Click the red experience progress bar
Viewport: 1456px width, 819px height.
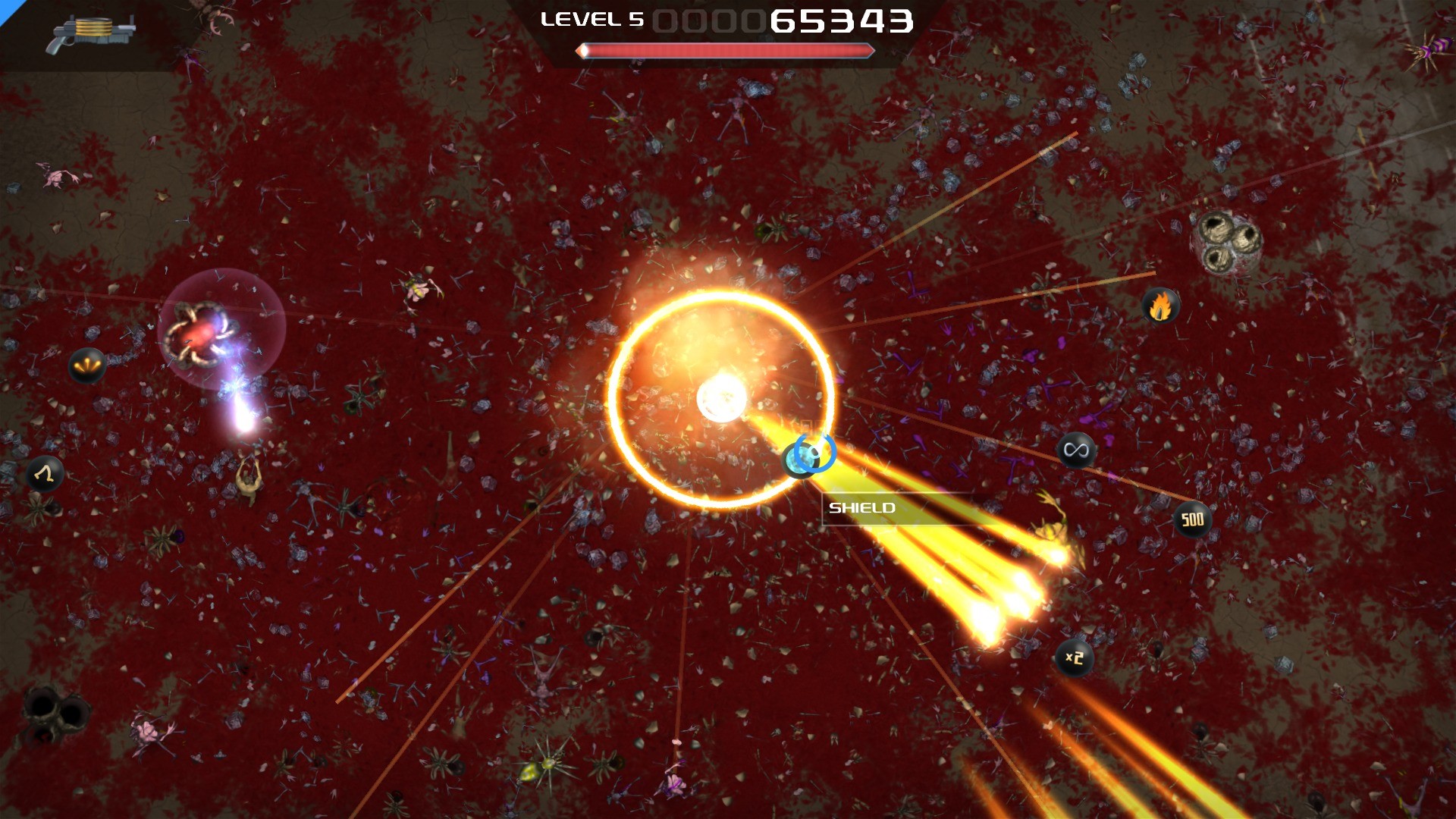tap(724, 50)
